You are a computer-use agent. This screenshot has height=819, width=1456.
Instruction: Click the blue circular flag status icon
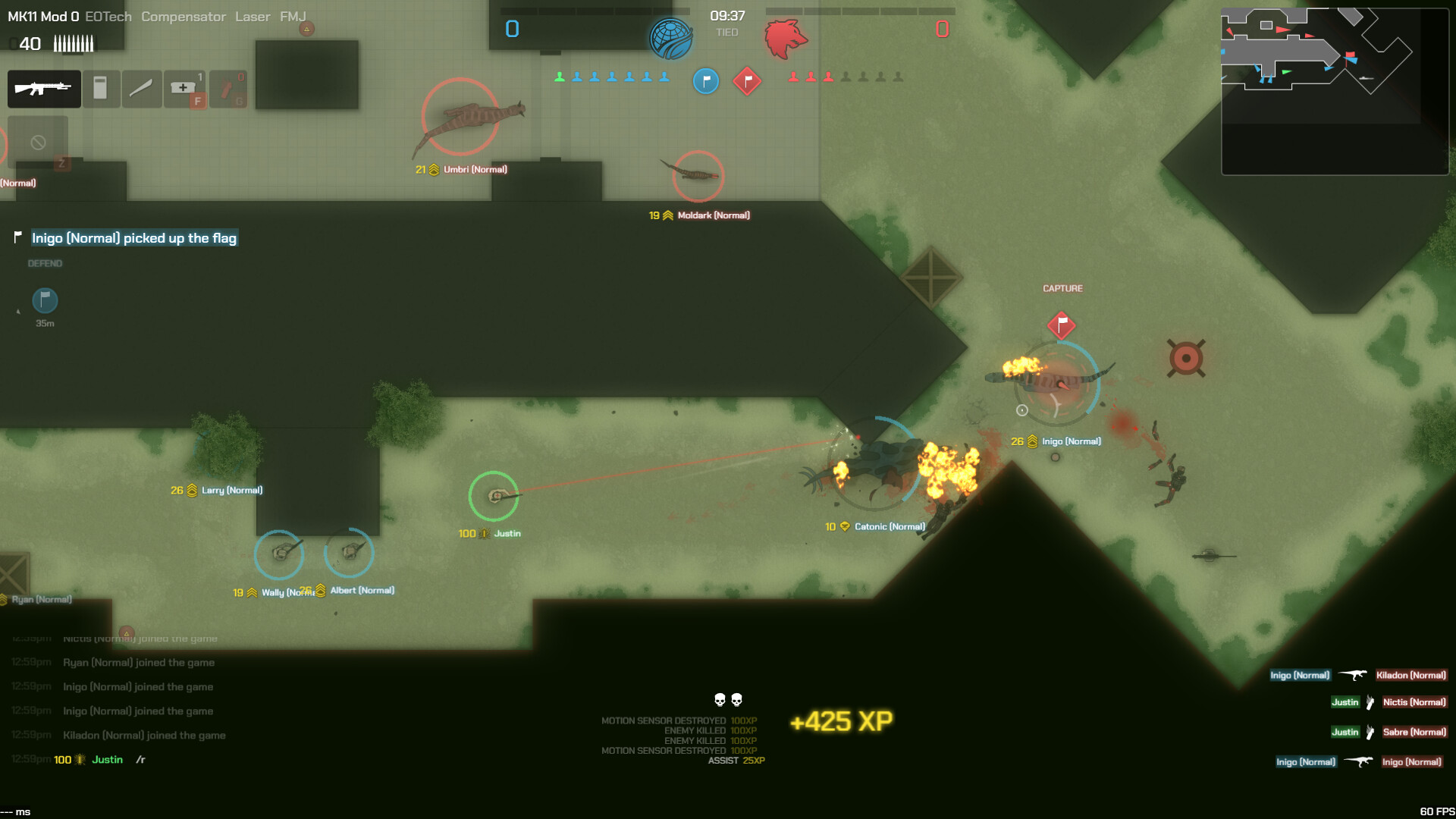click(706, 81)
